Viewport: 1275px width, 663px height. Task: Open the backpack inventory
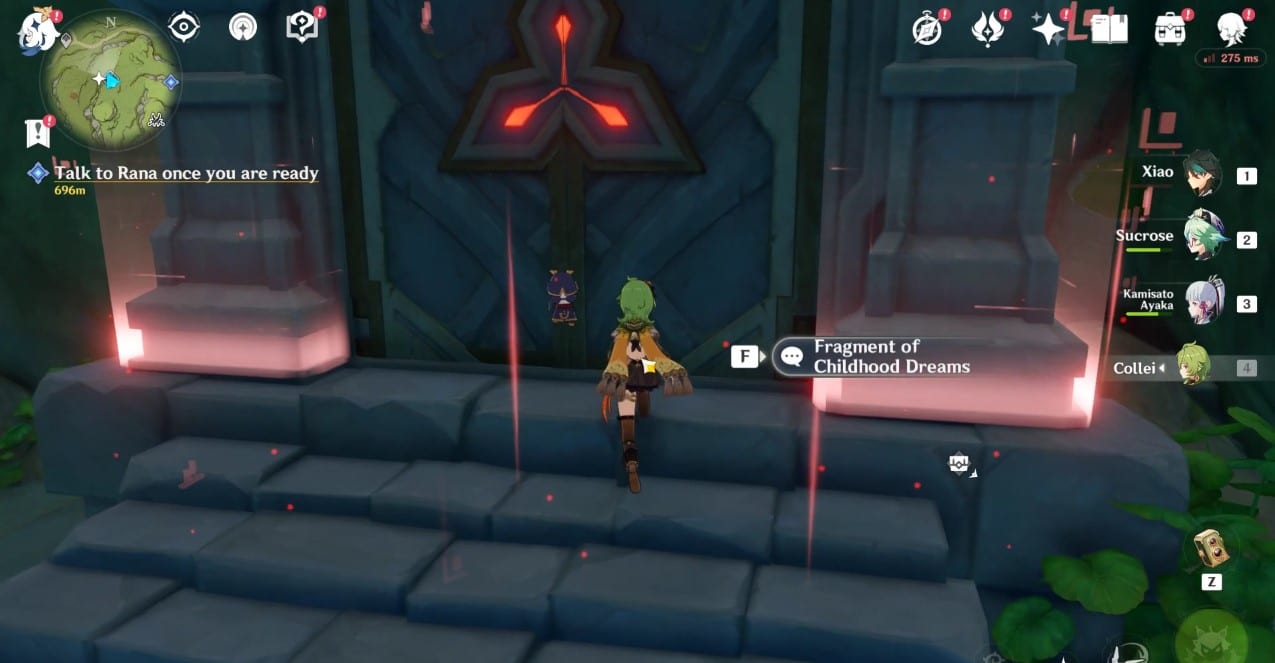click(1169, 29)
